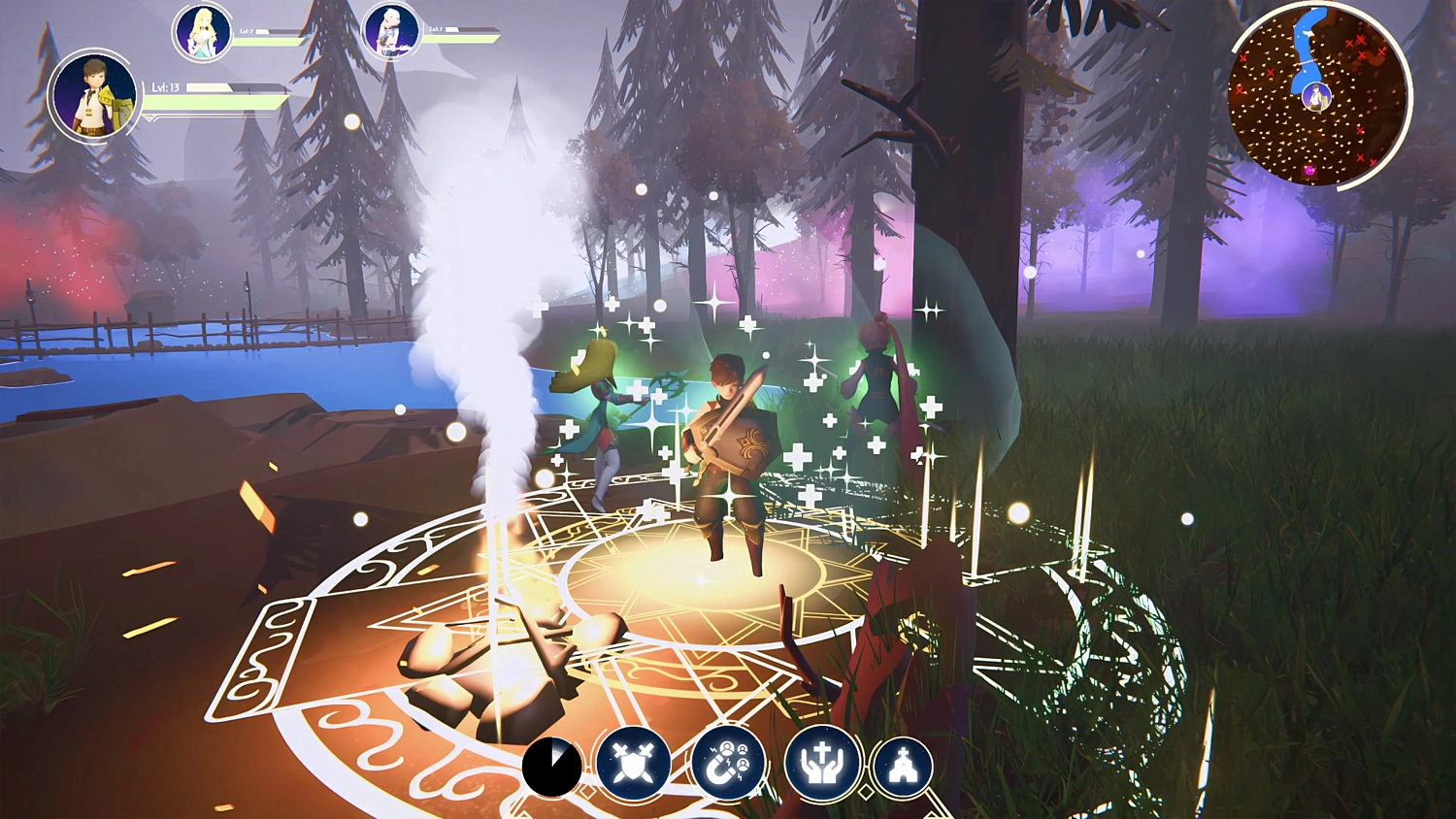The width and height of the screenshot is (1456, 819).
Task: Click the player marker on the minimap
Action: 1316,97
